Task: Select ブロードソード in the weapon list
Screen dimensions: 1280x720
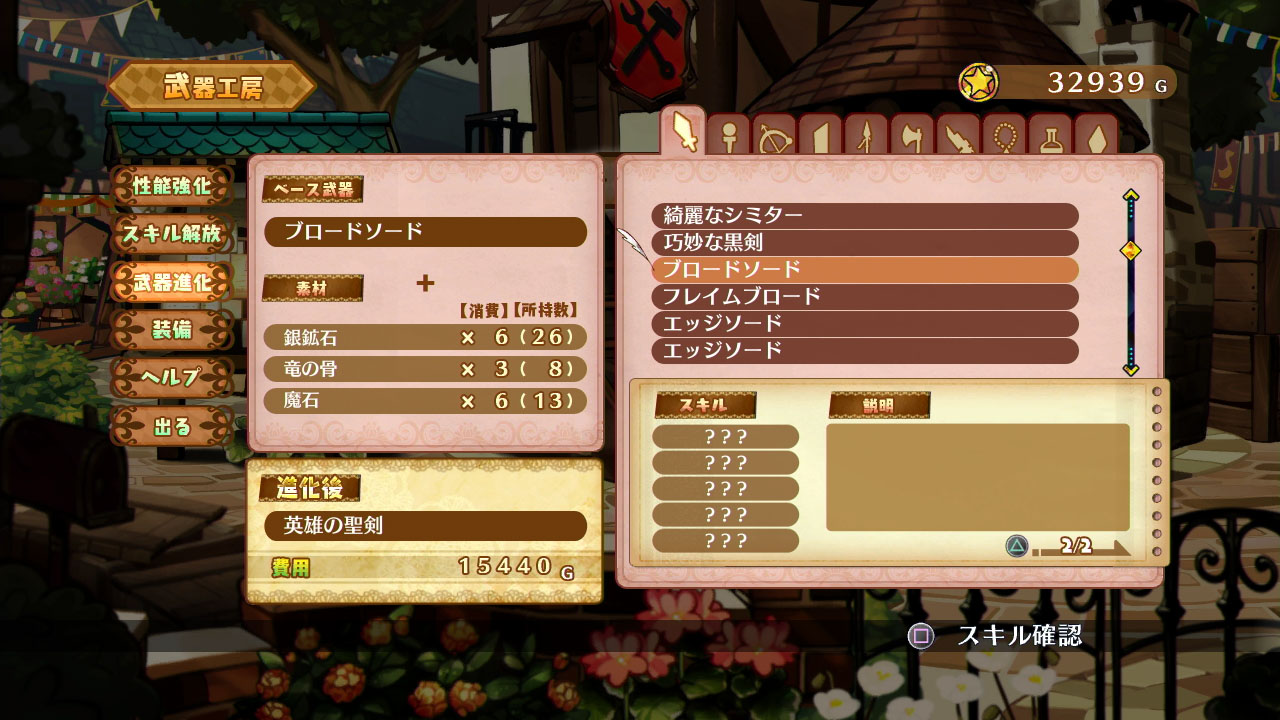Action: 870,268
